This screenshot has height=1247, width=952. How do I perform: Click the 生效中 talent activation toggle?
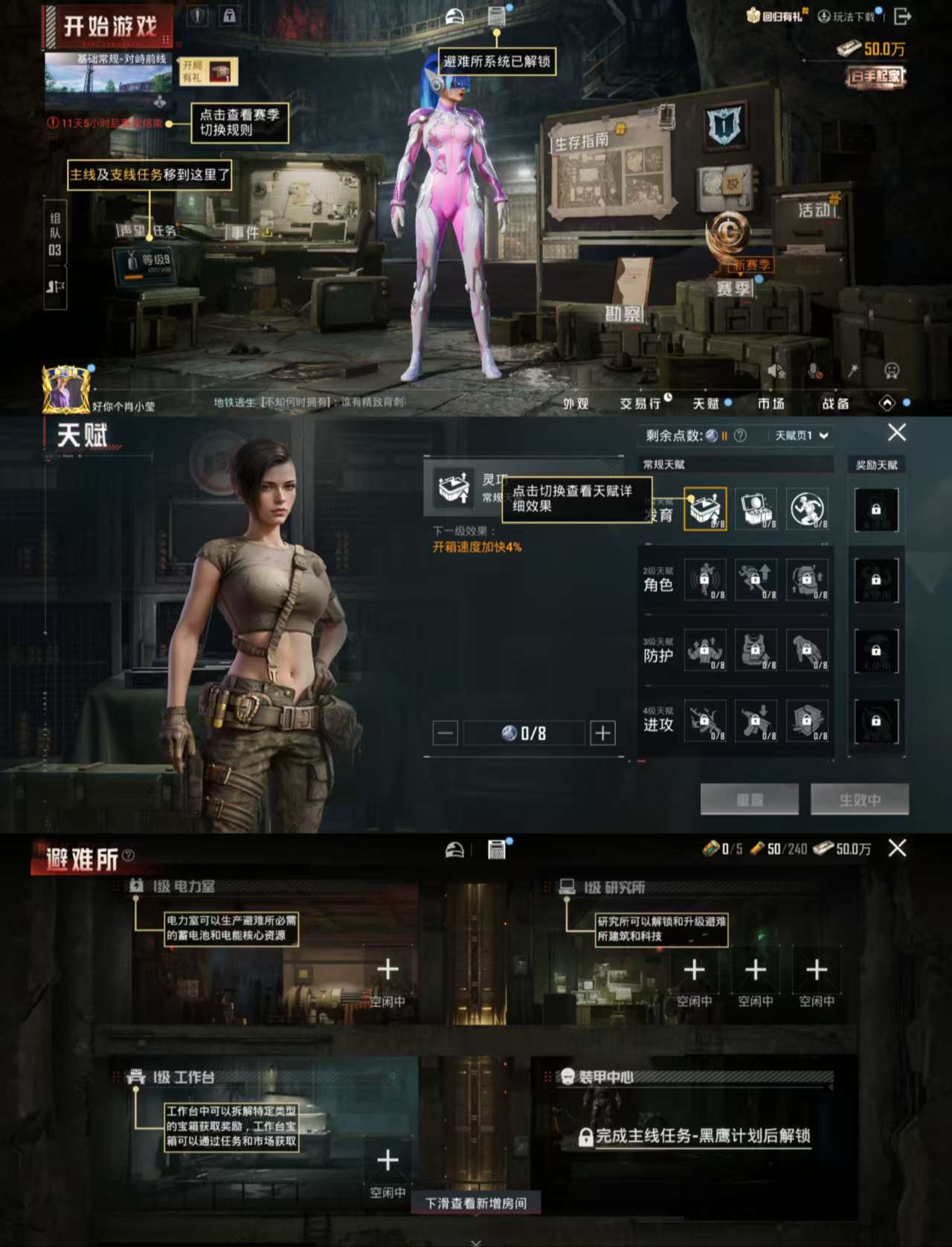pos(858,799)
